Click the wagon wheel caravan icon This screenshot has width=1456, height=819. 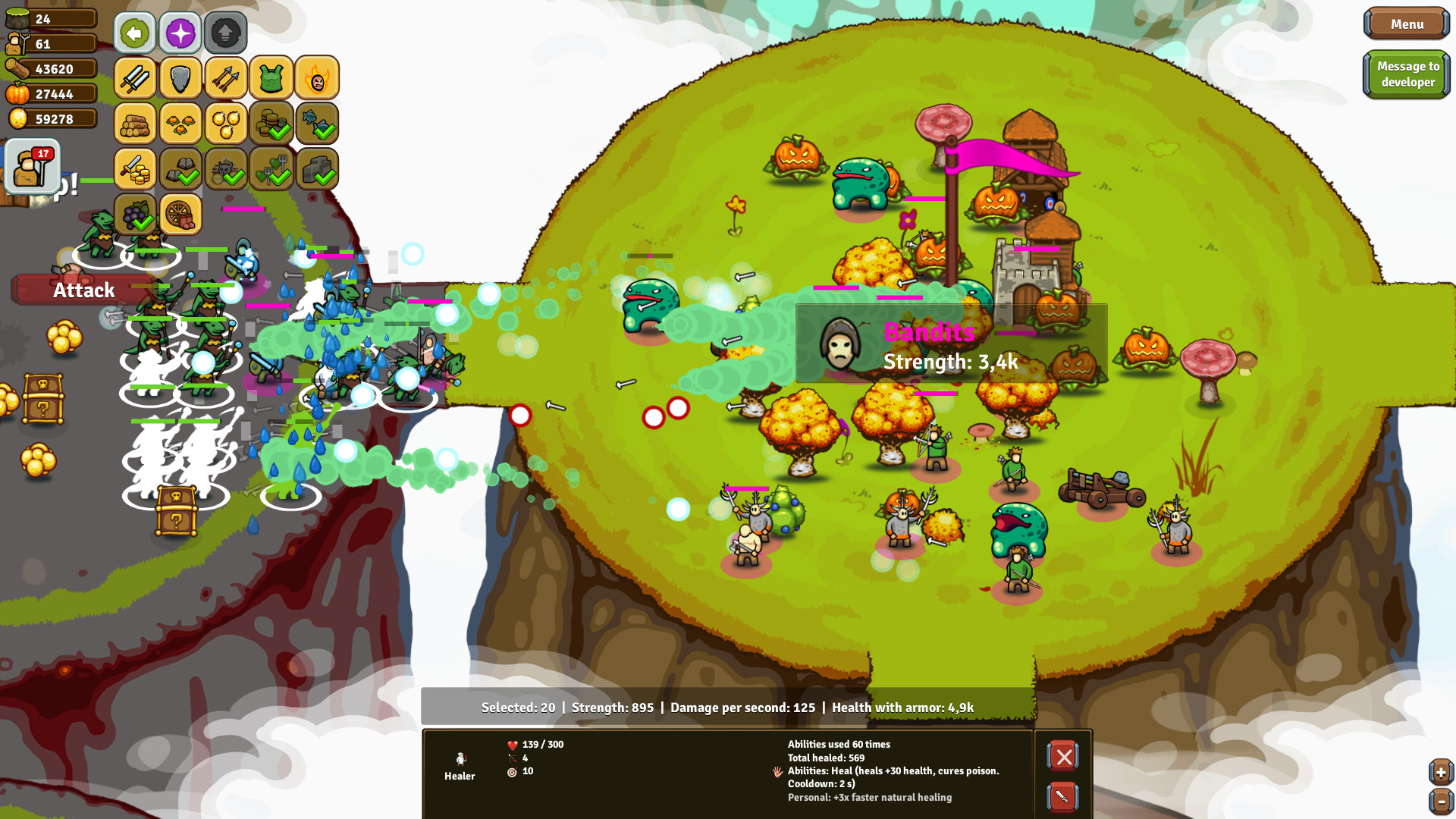(180, 215)
